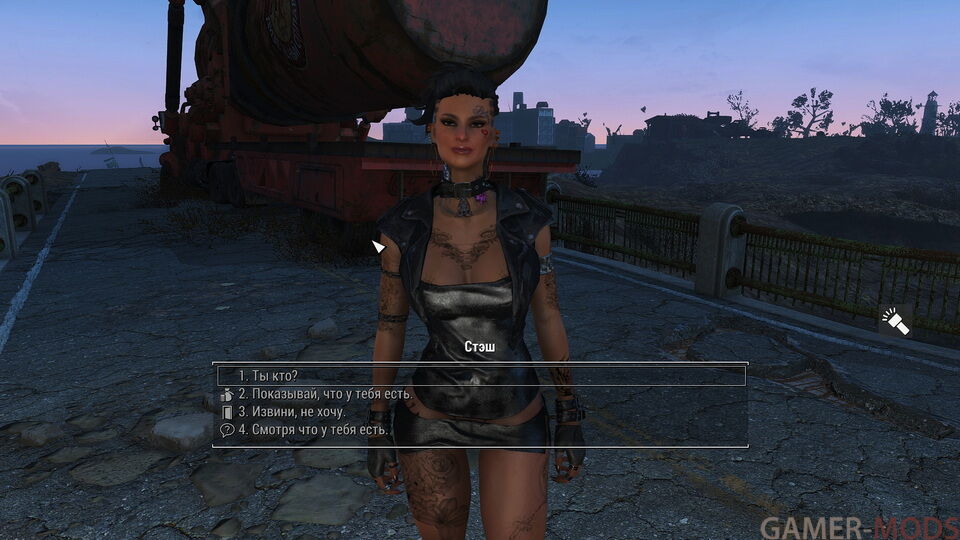Screen dimensions: 960x540
Task: Ask "Смотря что у тебя есть."
Action: click(313, 430)
